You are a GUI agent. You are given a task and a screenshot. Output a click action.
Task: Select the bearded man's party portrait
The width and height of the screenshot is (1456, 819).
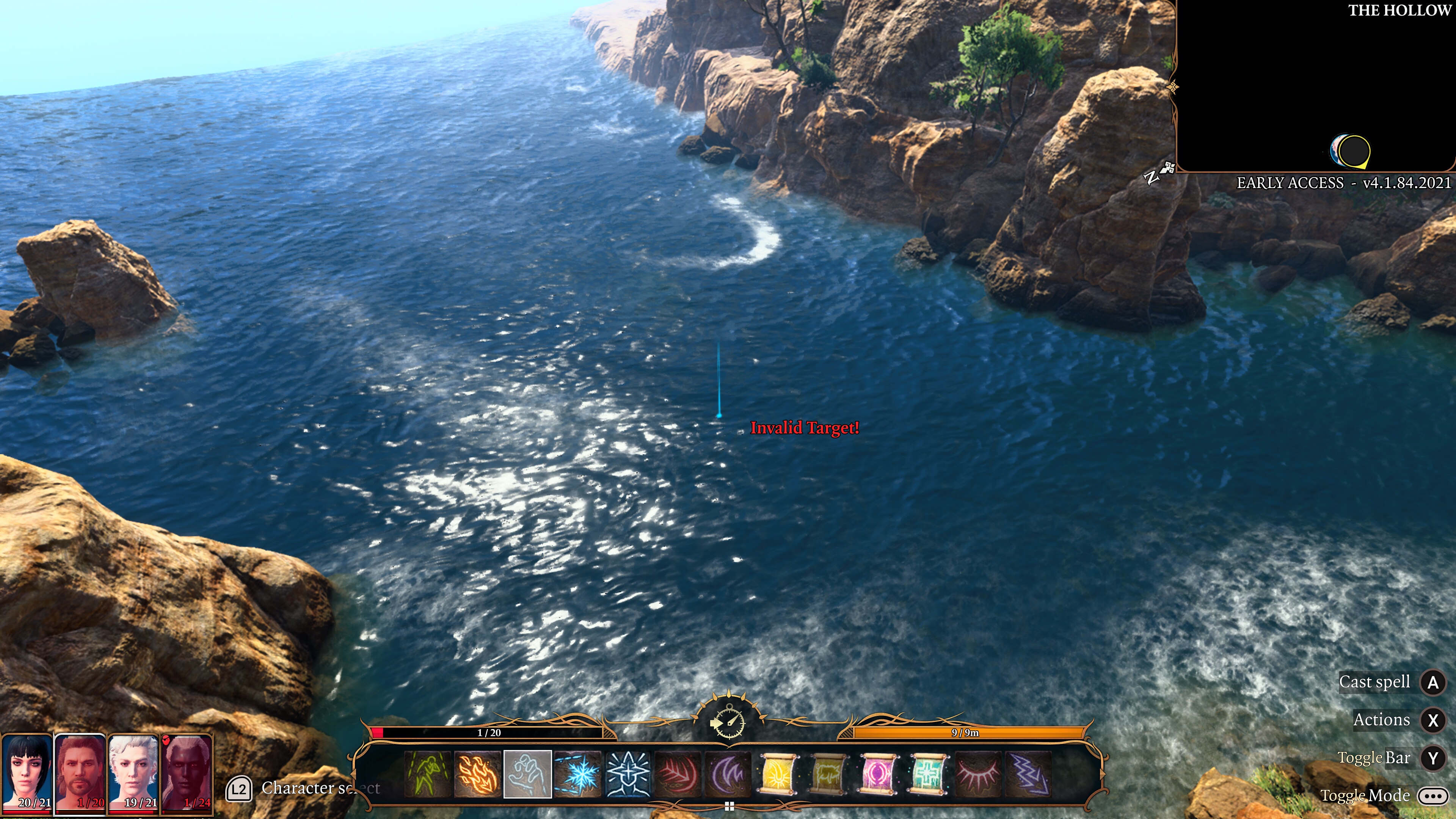point(80,773)
